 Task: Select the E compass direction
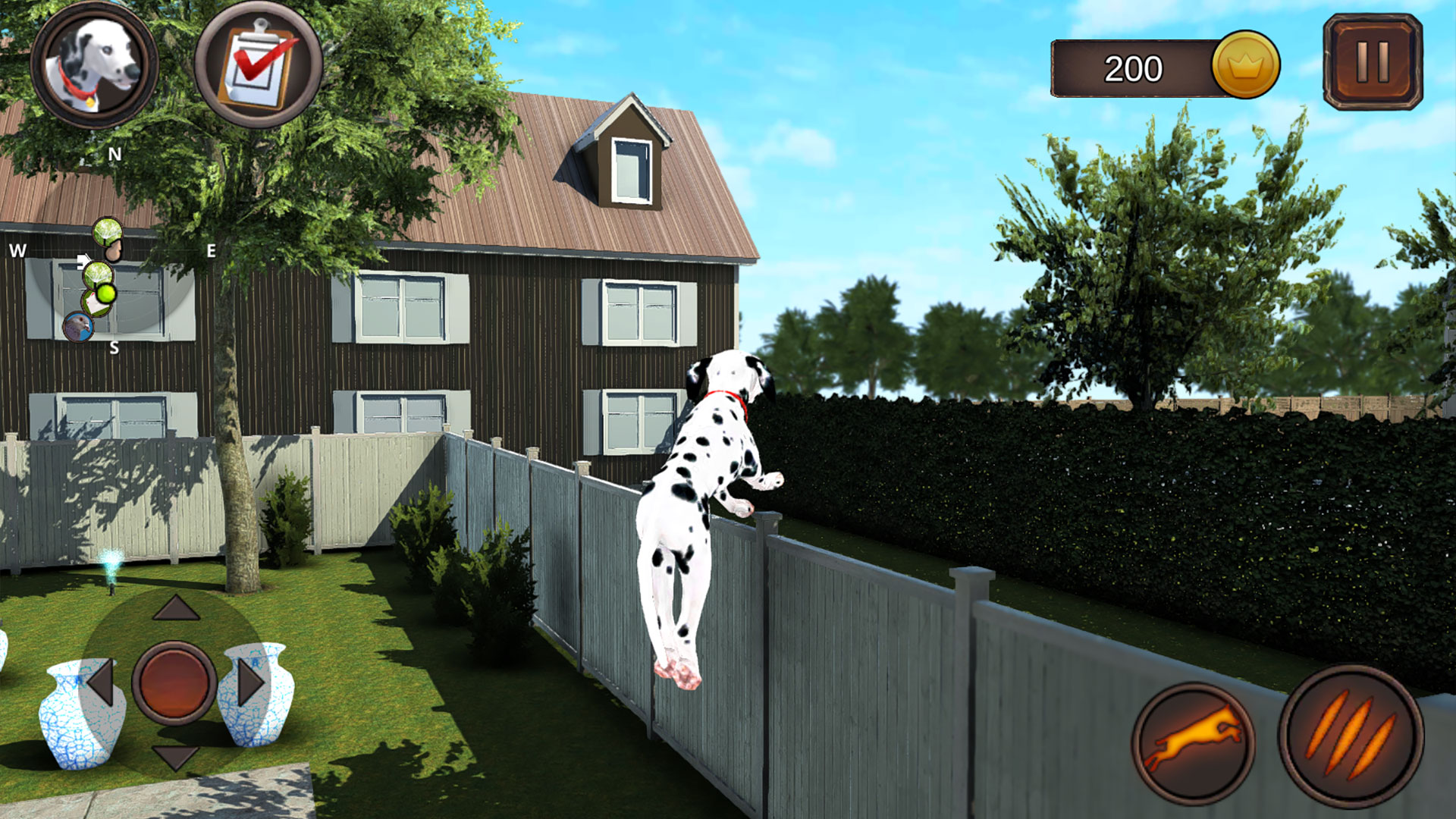pos(211,249)
